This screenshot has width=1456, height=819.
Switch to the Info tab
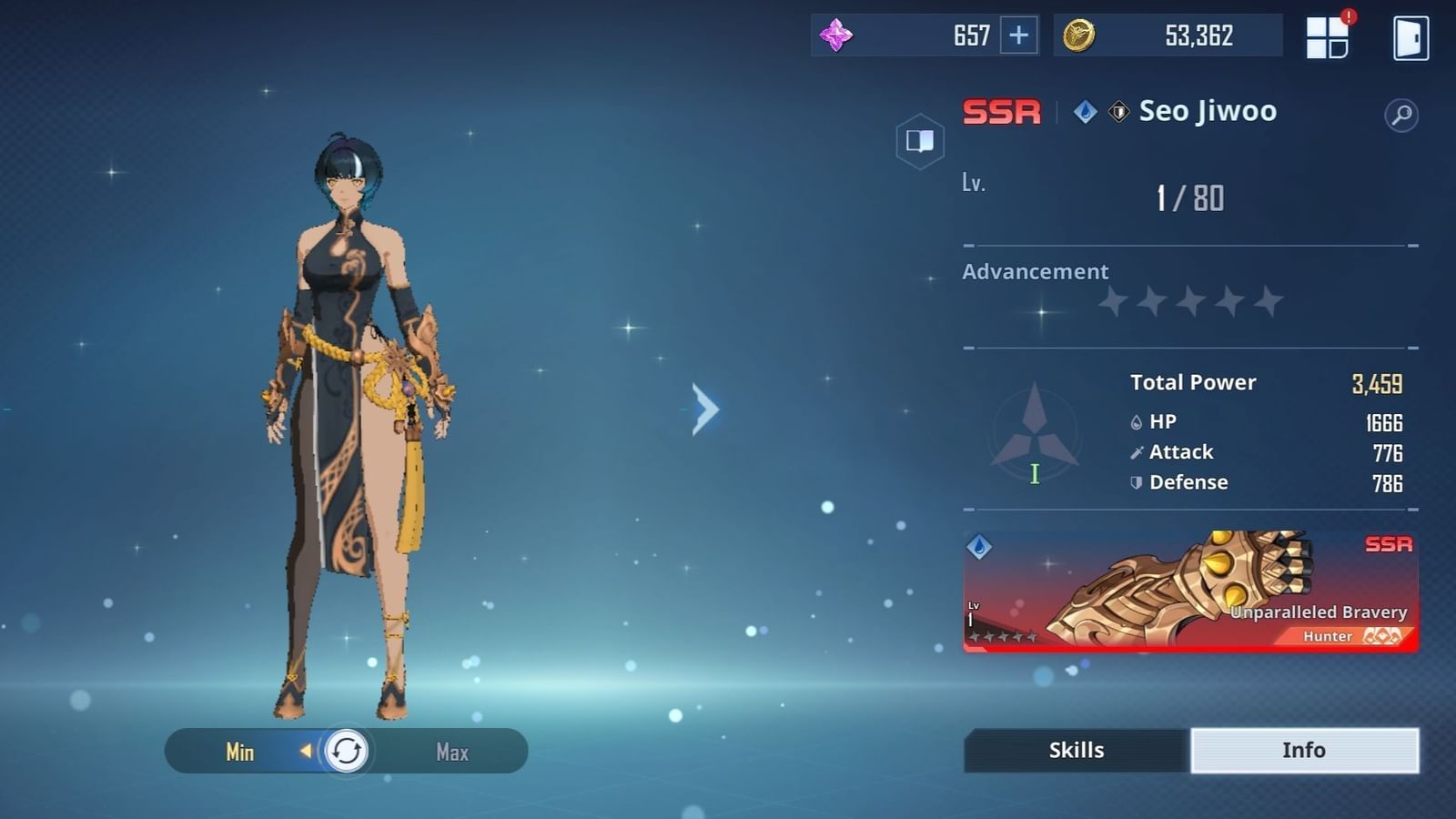1303,749
